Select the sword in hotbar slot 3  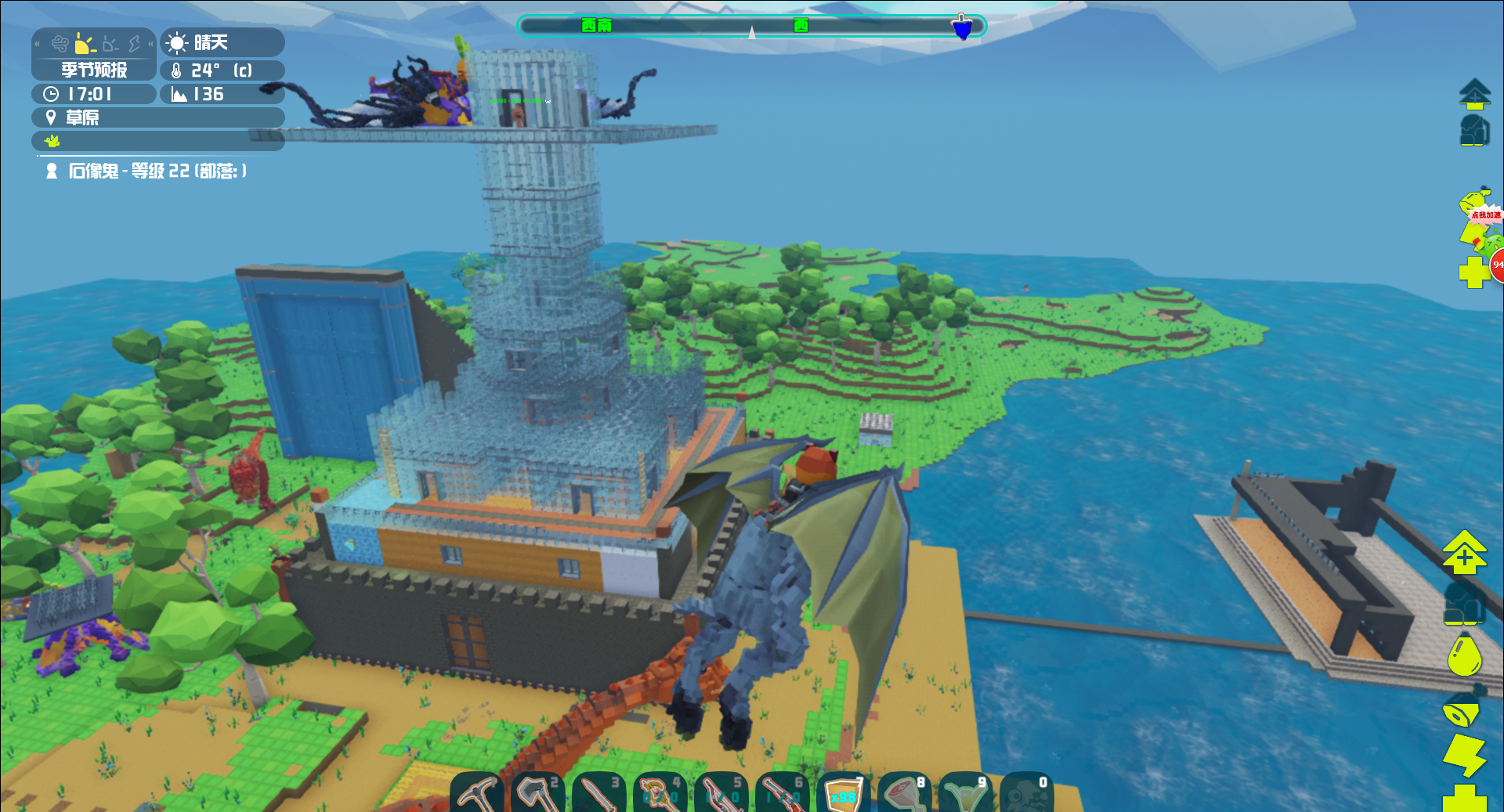point(596,792)
